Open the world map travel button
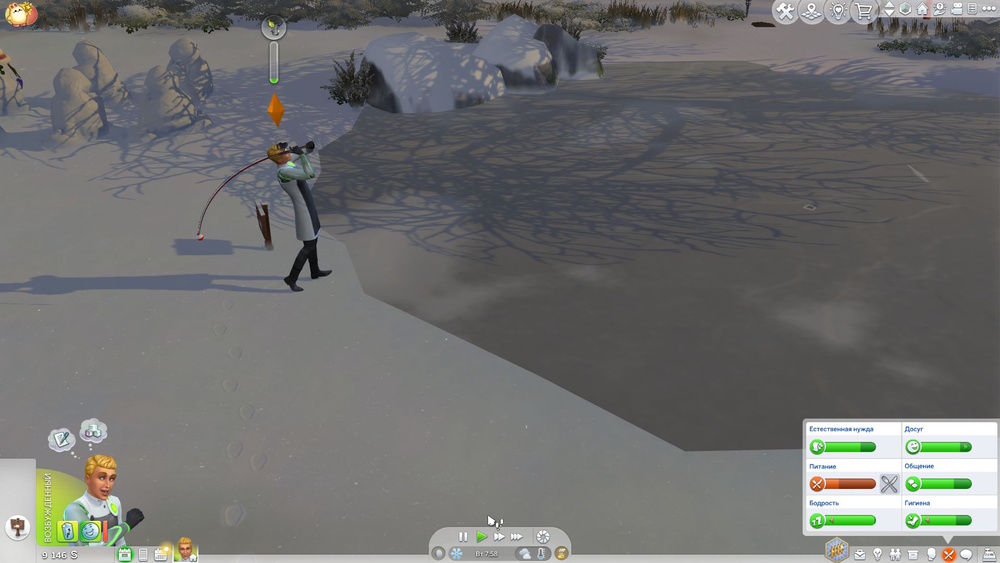 [x=812, y=12]
